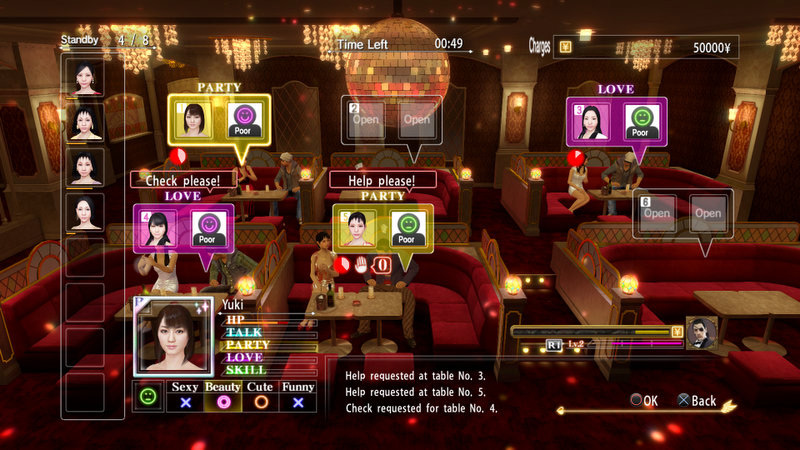Click the manager portrait icon

coord(701,333)
